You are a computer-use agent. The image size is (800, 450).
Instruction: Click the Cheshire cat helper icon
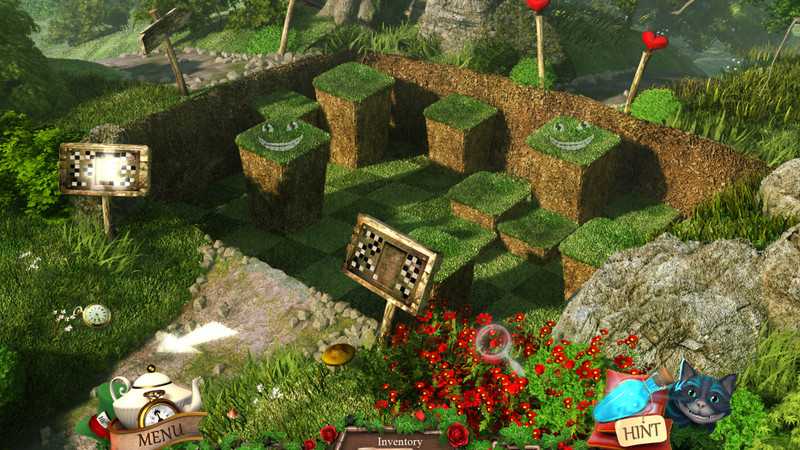tap(700, 395)
